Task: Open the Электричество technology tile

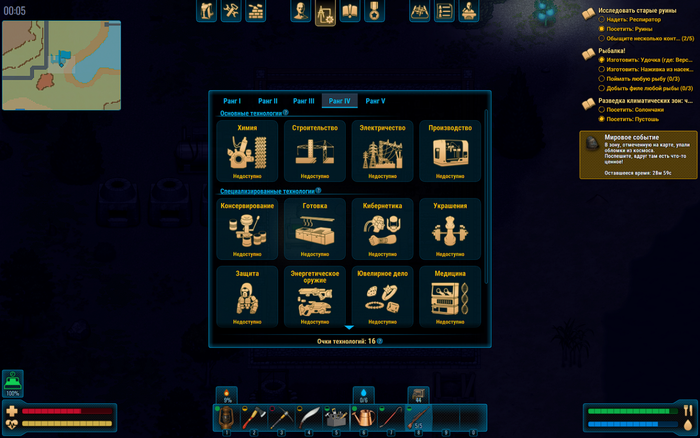Action: pos(383,152)
